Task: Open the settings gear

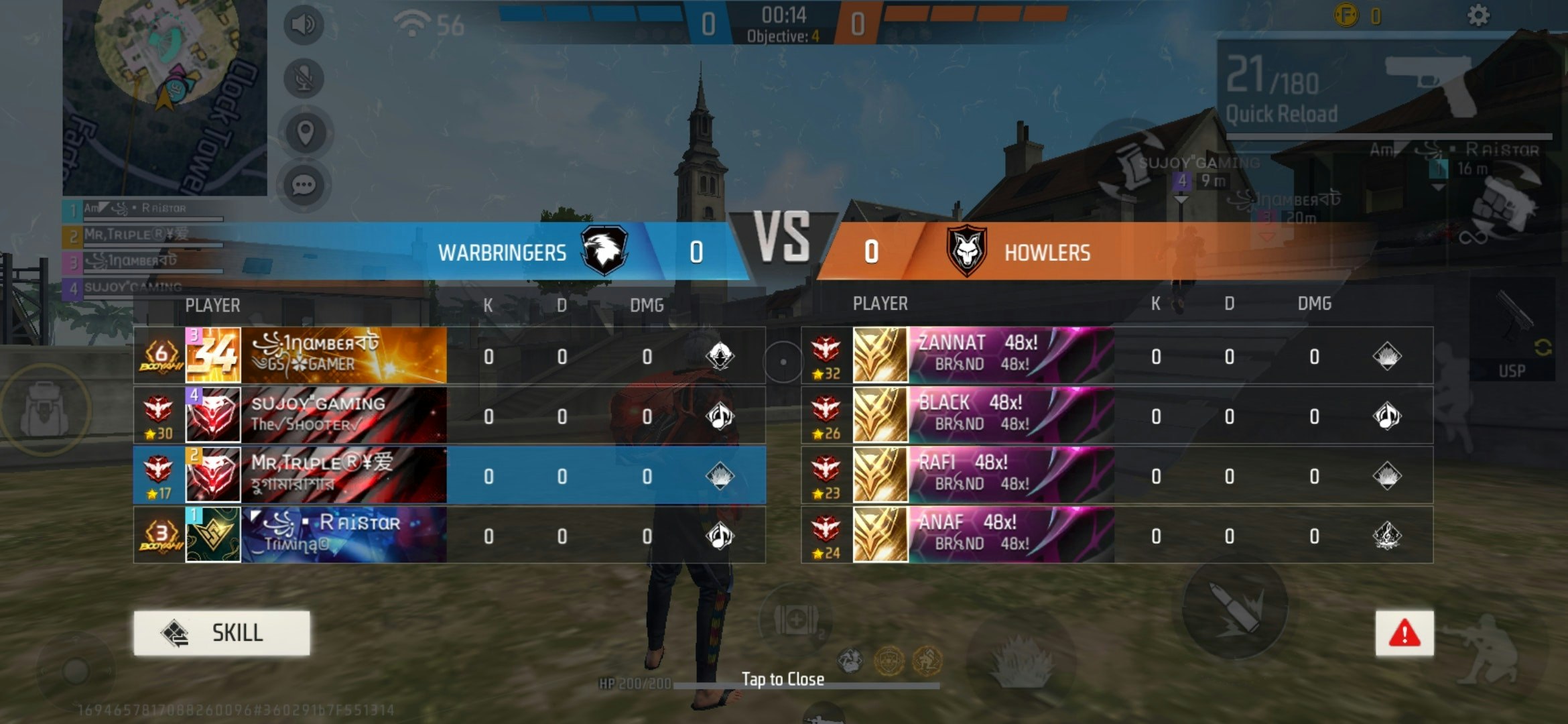Action: [x=1478, y=15]
